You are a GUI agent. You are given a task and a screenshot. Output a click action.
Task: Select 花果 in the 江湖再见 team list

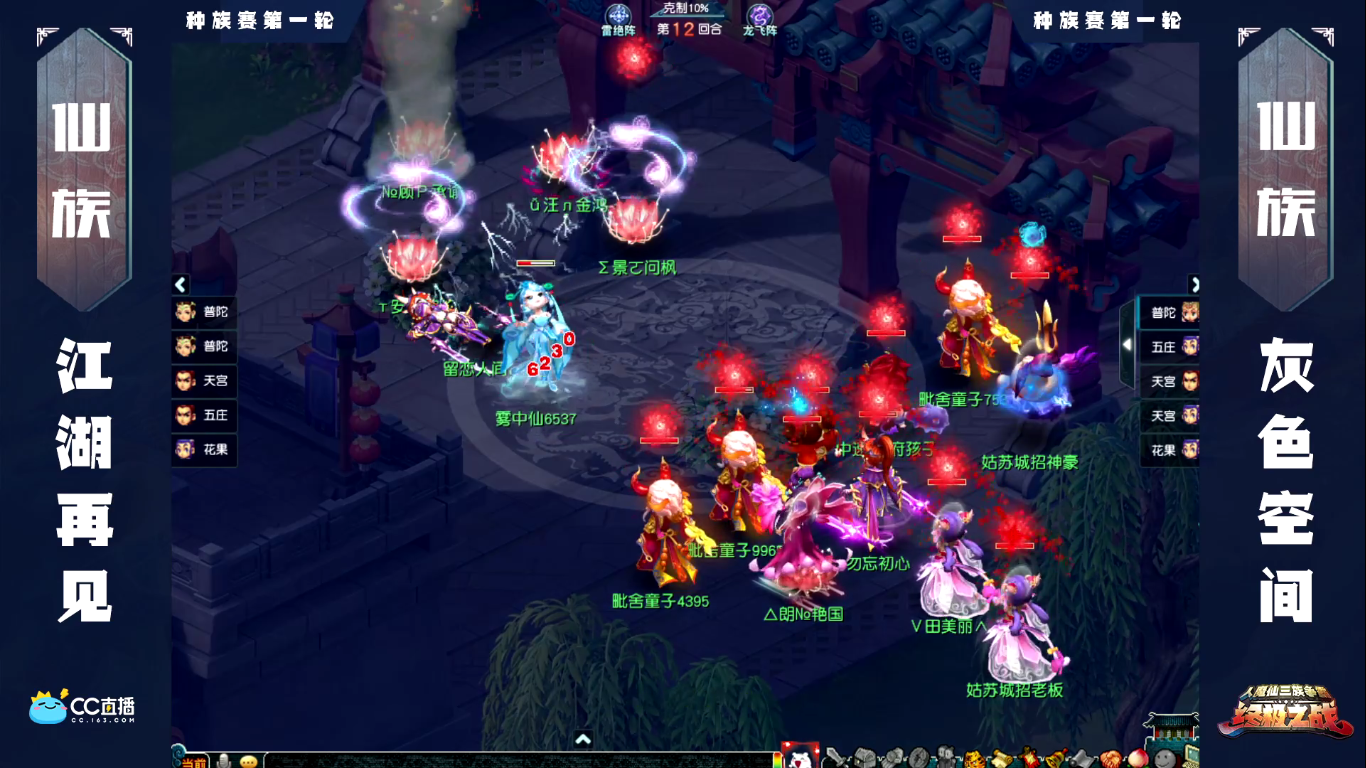click(204, 450)
